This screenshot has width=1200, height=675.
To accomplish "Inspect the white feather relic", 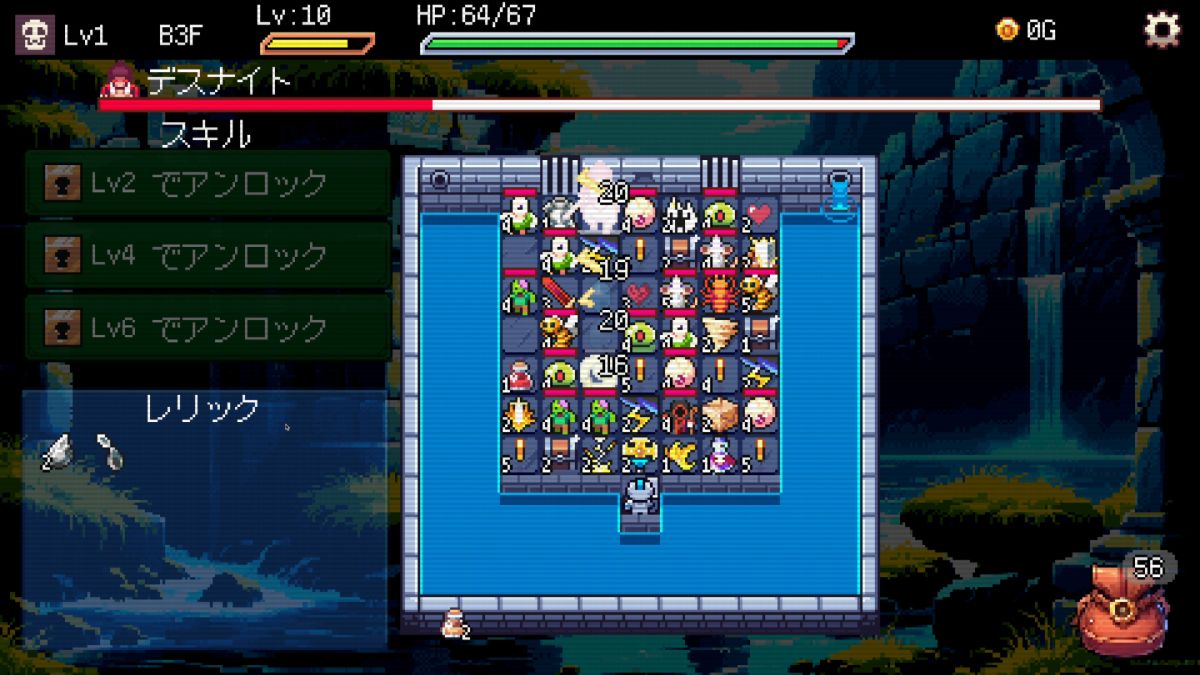I will click(x=58, y=452).
